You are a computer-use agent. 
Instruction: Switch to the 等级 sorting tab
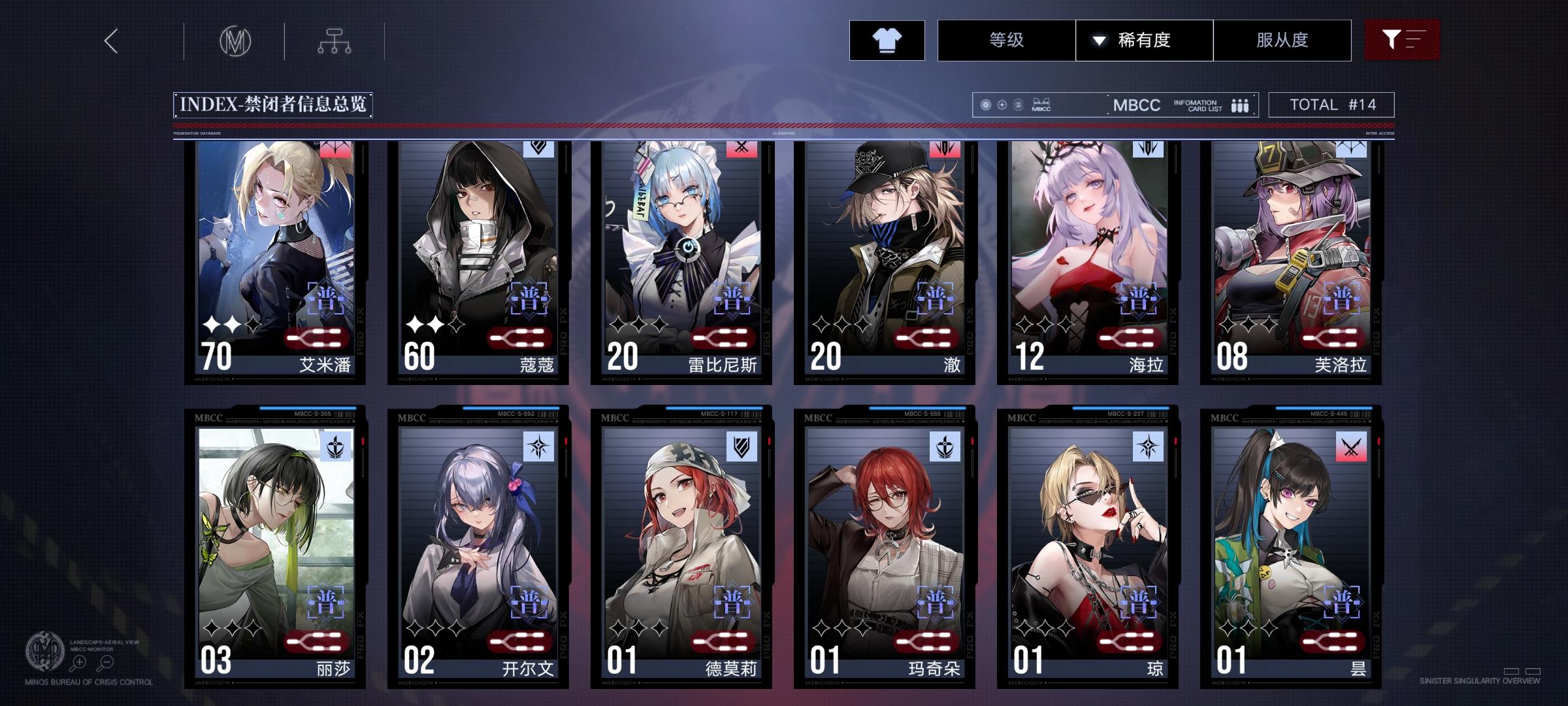click(1005, 41)
